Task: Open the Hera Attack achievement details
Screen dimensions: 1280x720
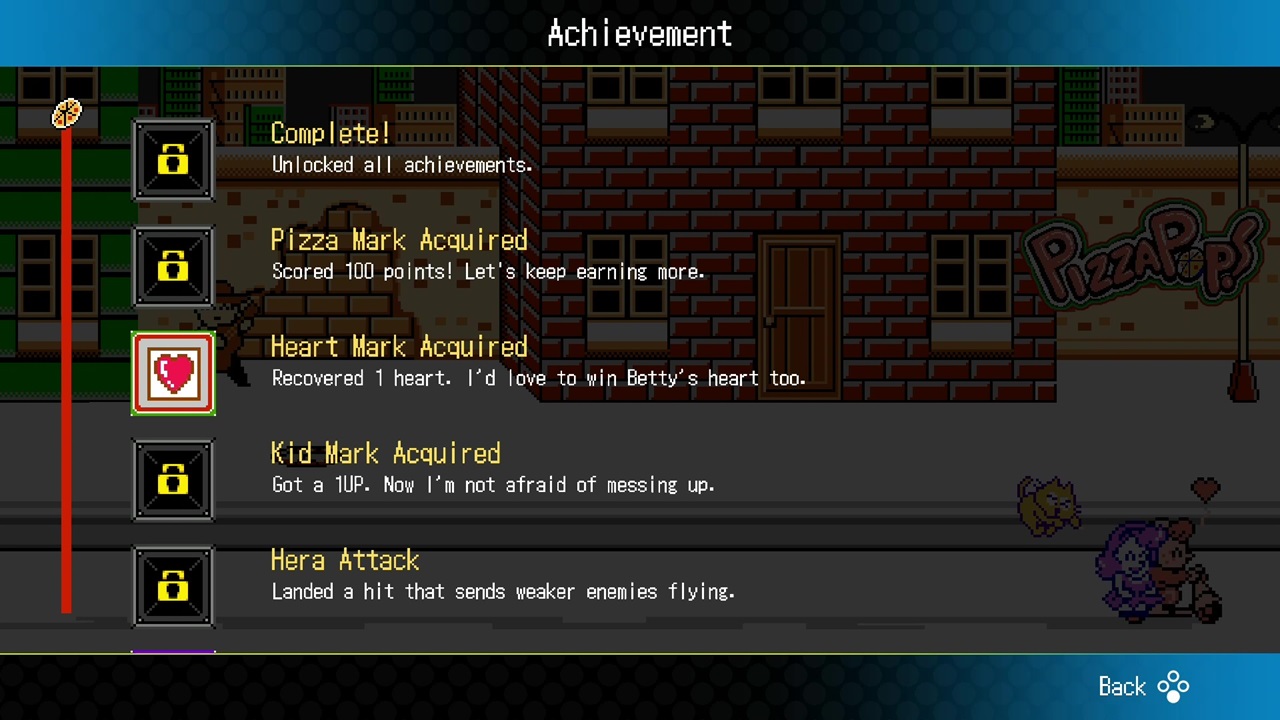Action: click(344, 560)
